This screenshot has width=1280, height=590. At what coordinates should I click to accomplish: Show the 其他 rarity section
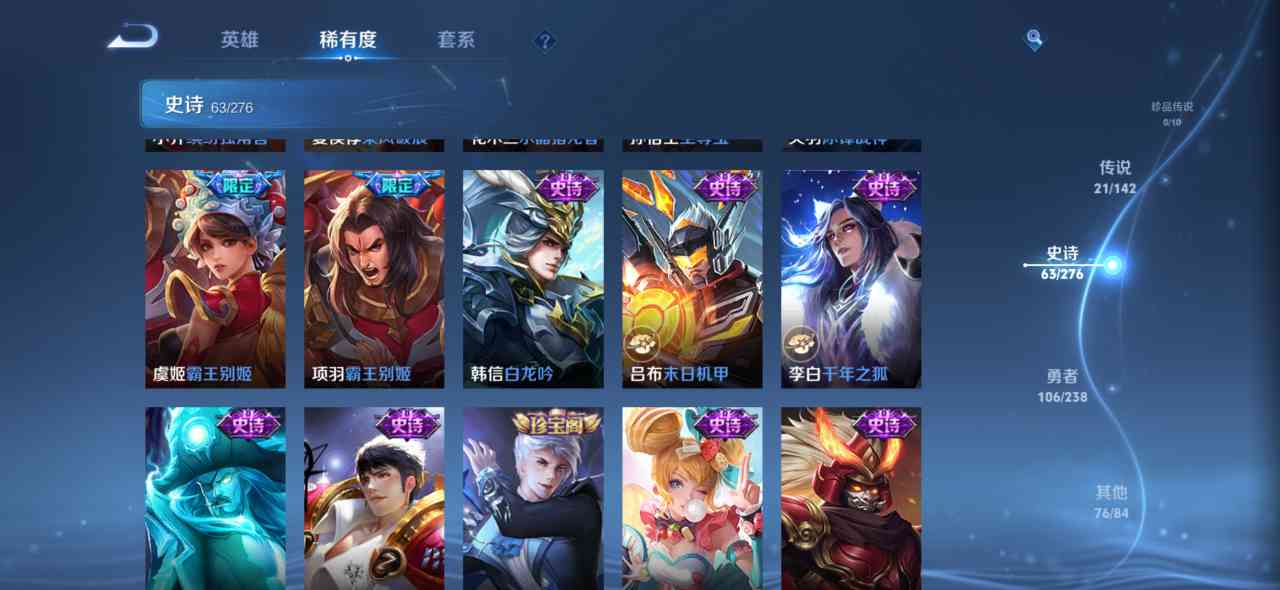(x=1111, y=501)
